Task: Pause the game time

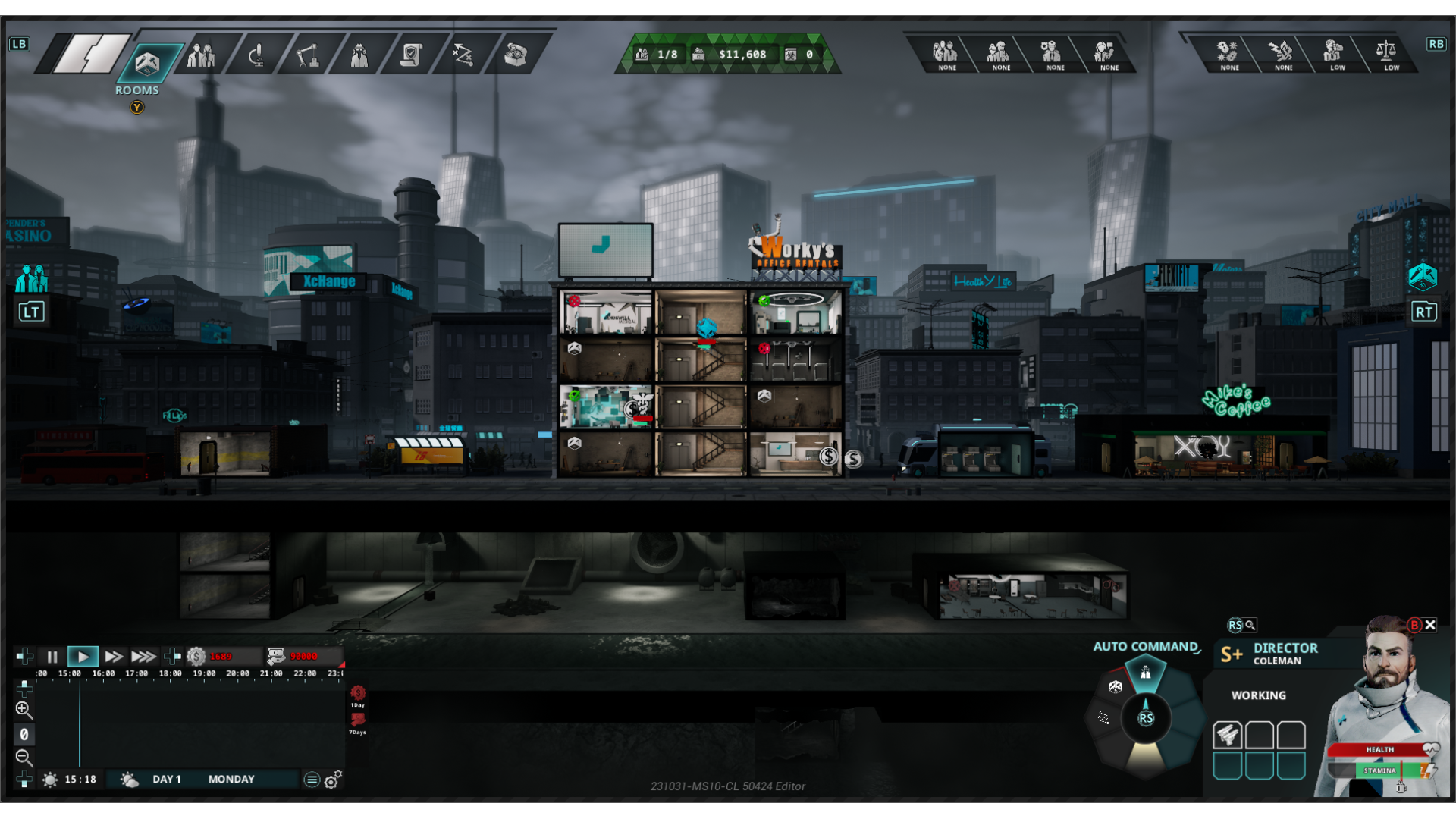Action: (x=52, y=657)
